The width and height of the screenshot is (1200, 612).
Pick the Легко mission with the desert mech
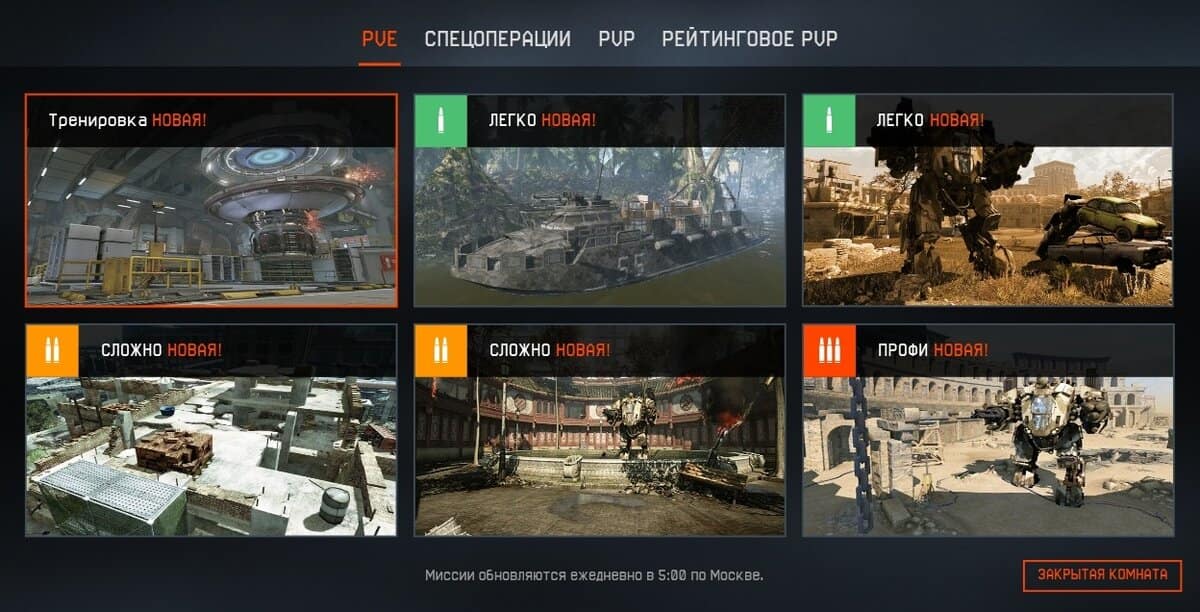click(987, 200)
